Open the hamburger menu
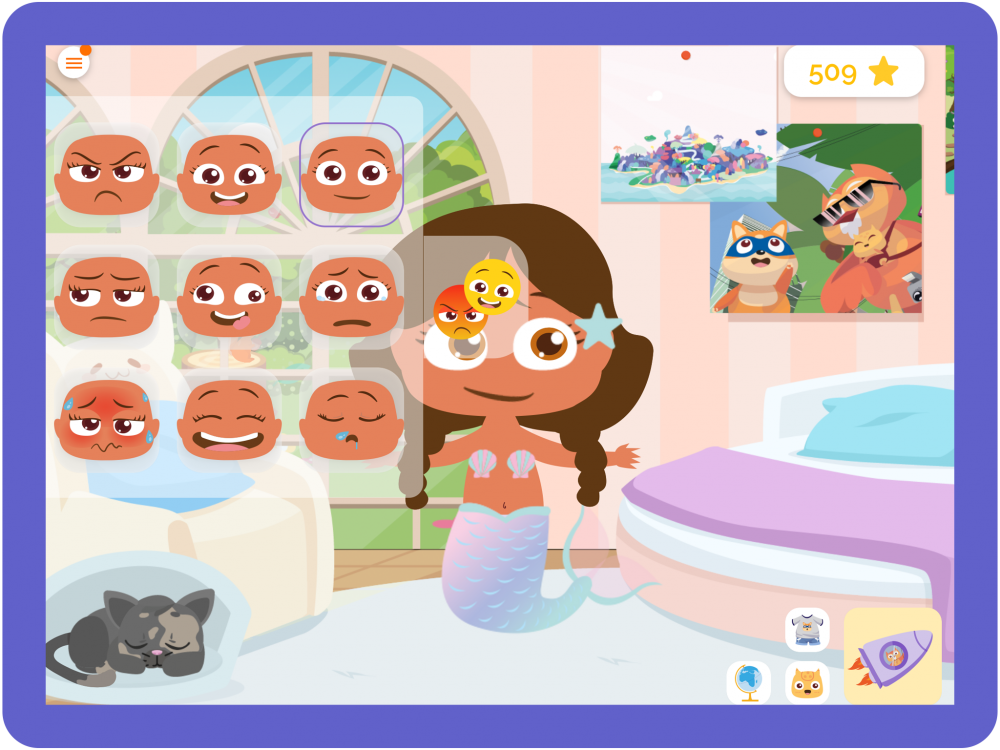 pos(73,63)
